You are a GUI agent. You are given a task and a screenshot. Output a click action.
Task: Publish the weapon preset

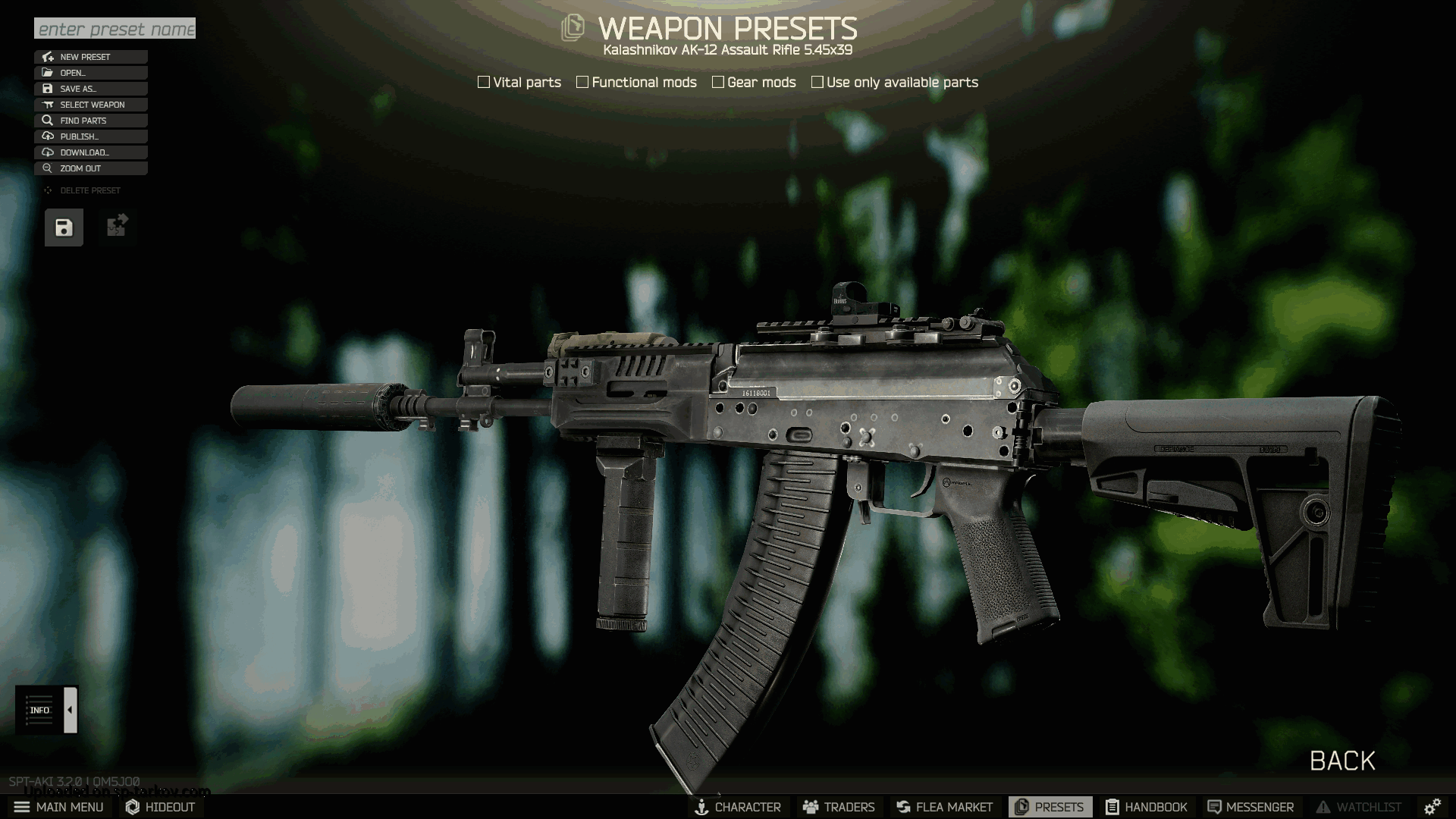(90, 136)
